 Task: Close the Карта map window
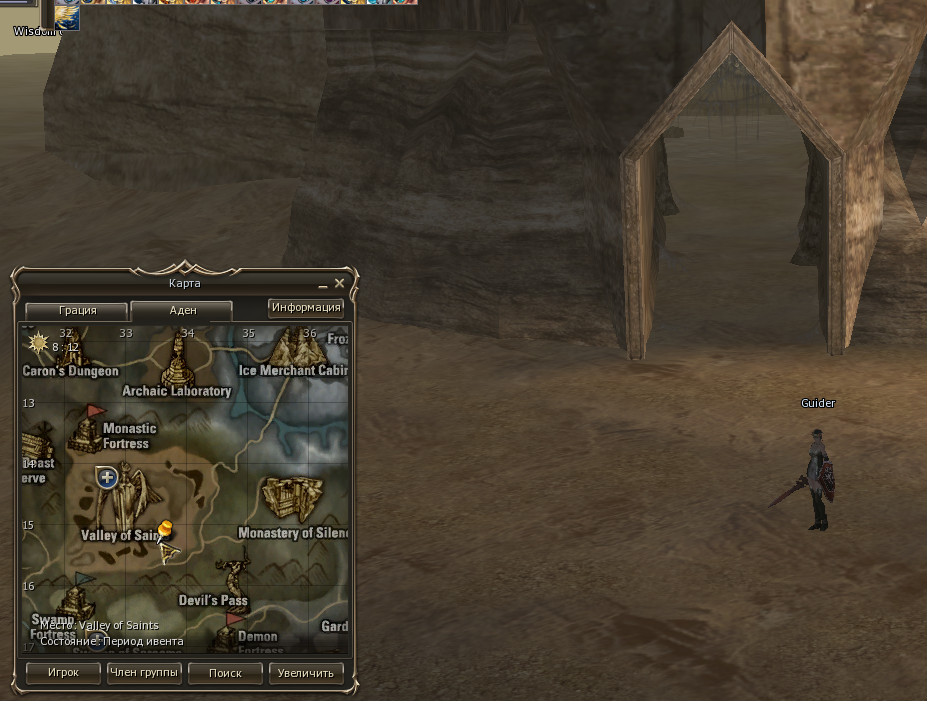(x=339, y=284)
